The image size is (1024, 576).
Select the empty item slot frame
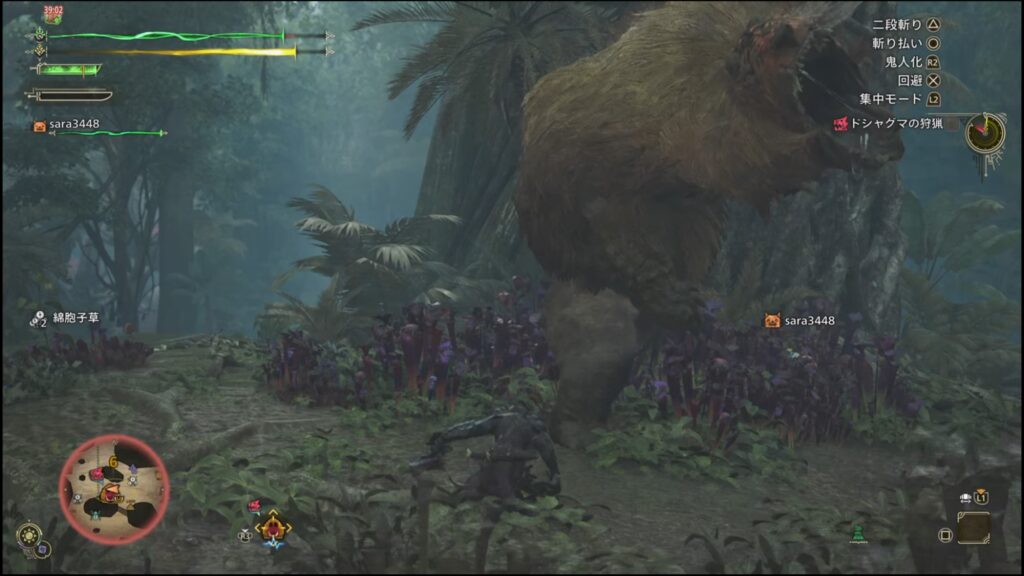tap(973, 527)
